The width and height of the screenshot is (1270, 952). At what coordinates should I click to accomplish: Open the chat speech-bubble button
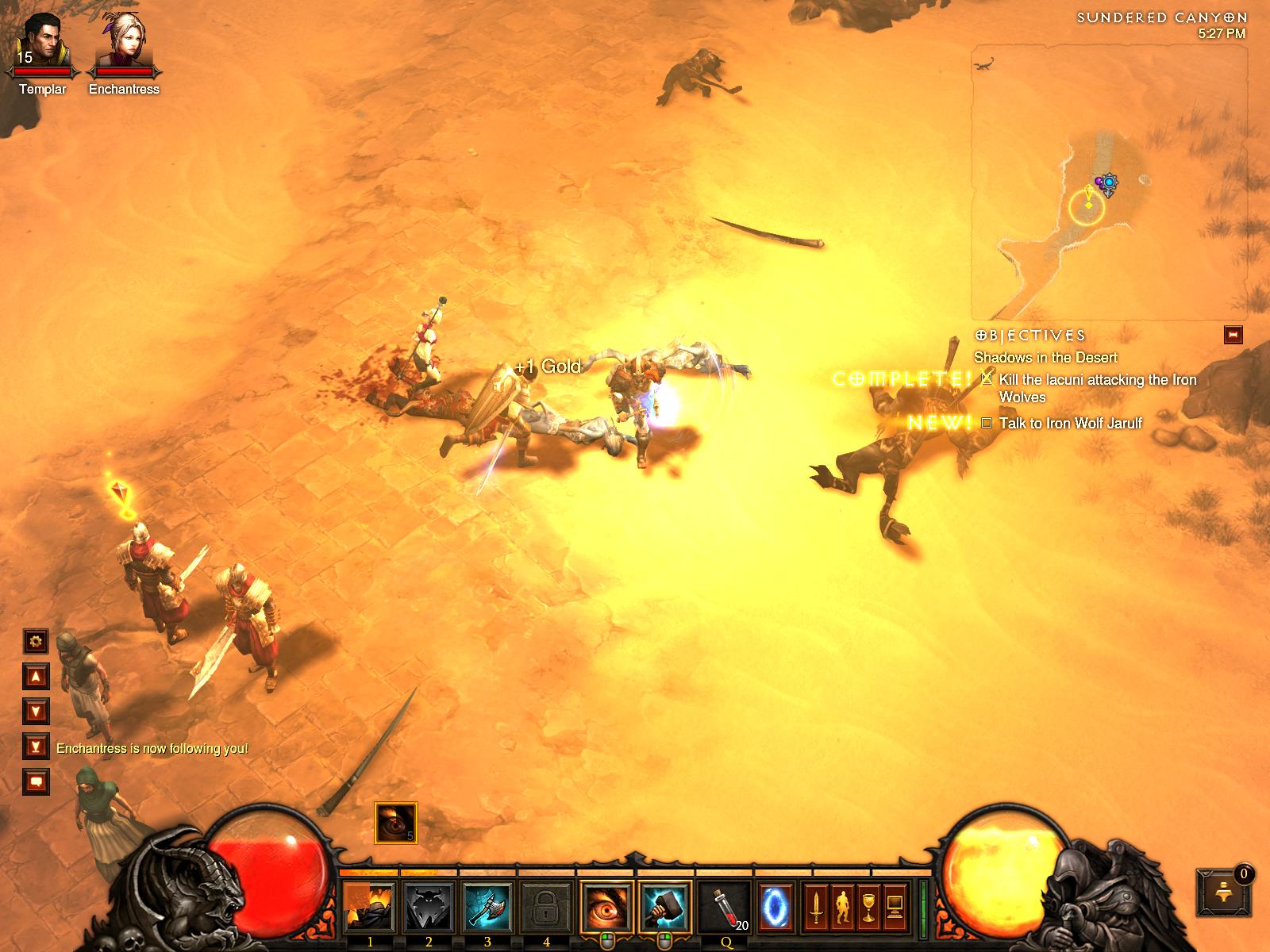[36, 781]
